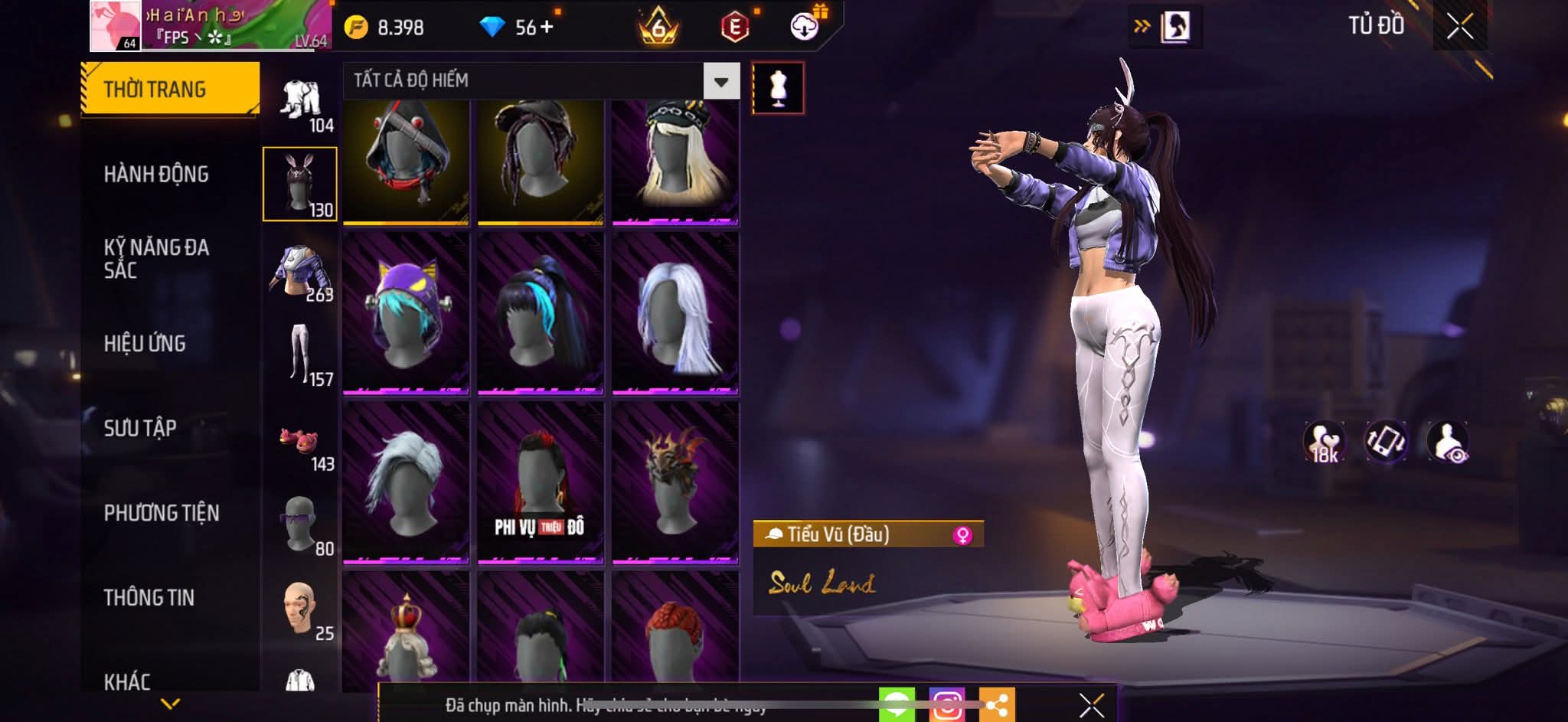Open the HIỆU ỨNG category
This screenshot has height=722, width=1568.
click(145, 344)
